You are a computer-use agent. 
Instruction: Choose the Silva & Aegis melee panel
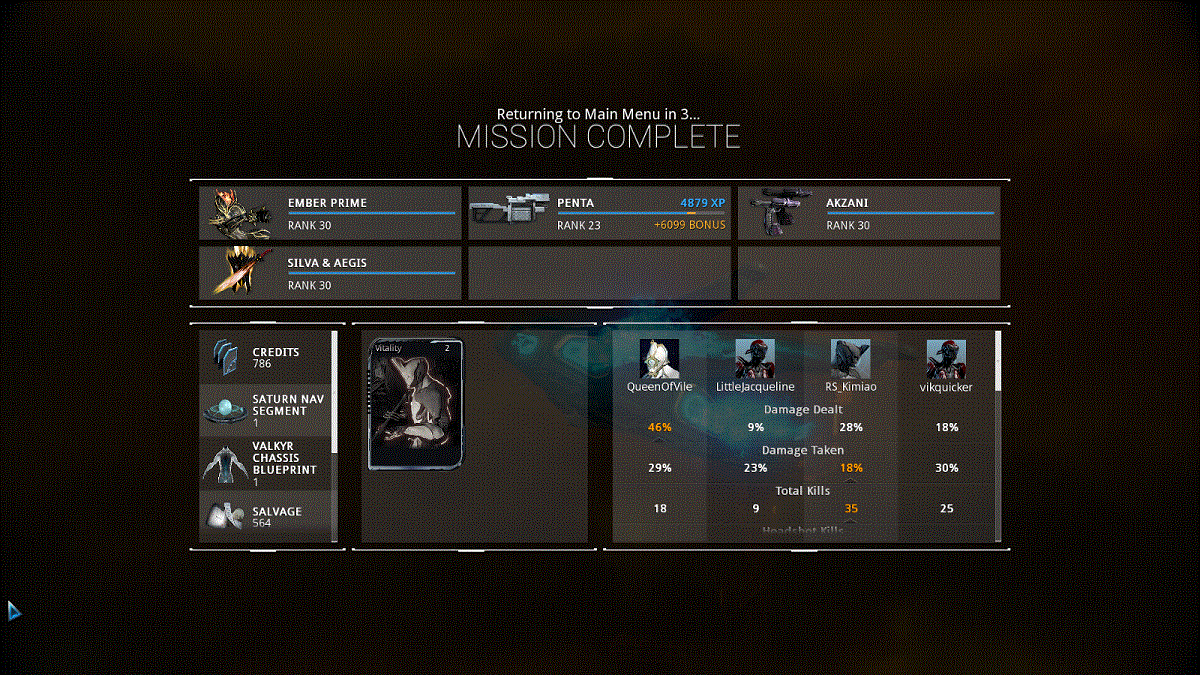pos(330,273)
